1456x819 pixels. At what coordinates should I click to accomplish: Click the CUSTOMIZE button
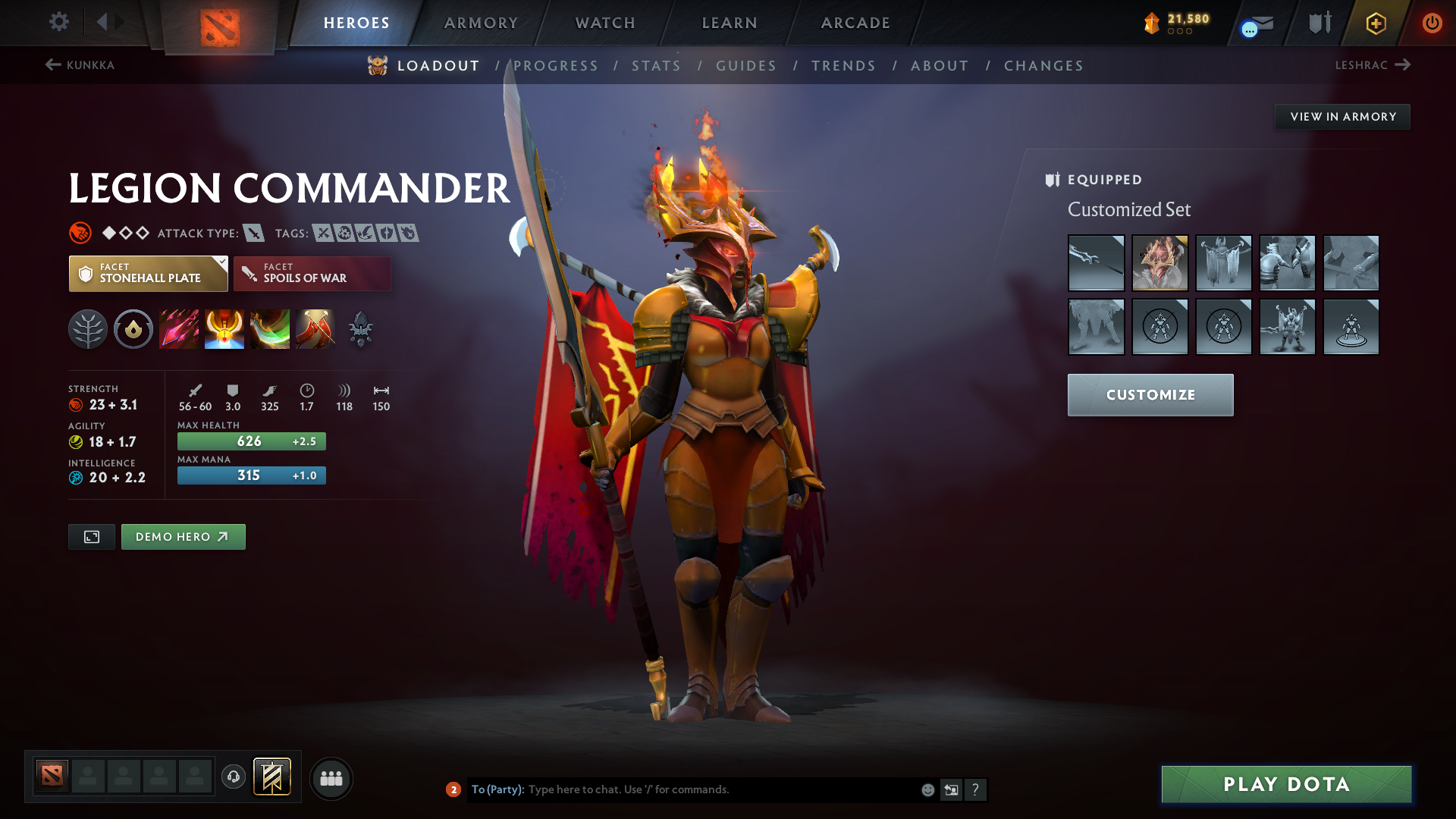coord(1150,394)
